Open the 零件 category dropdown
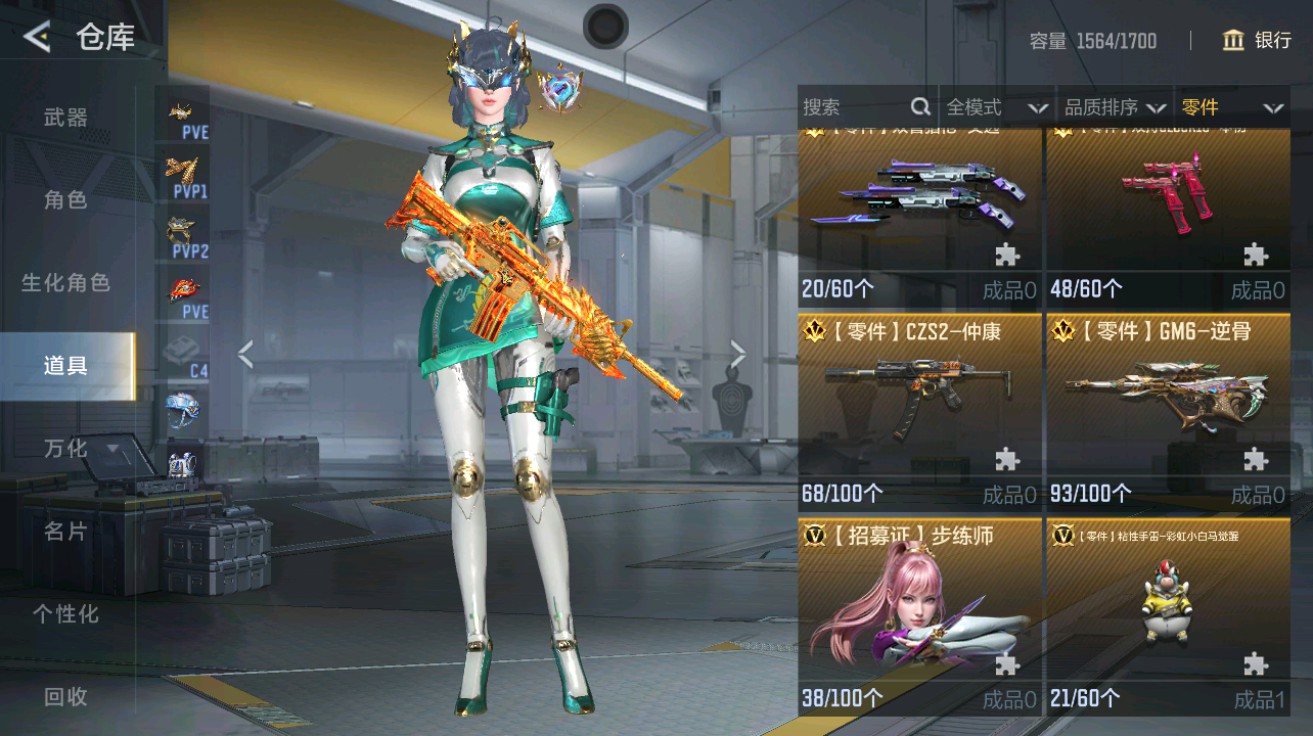The width and height of the screenshot is (1313, 736). click(1215, 106)
